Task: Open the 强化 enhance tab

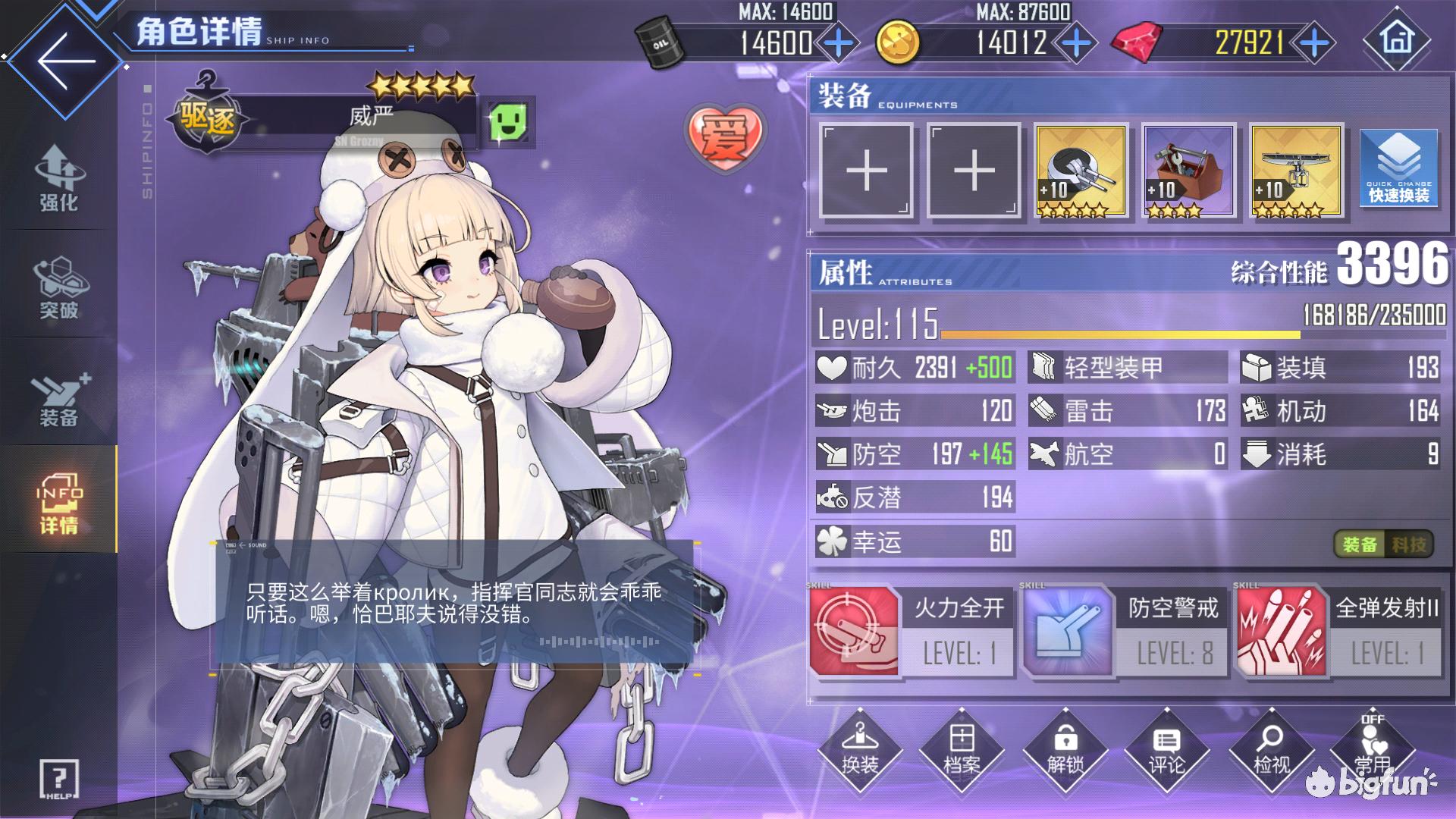Action: coord(58,178)
